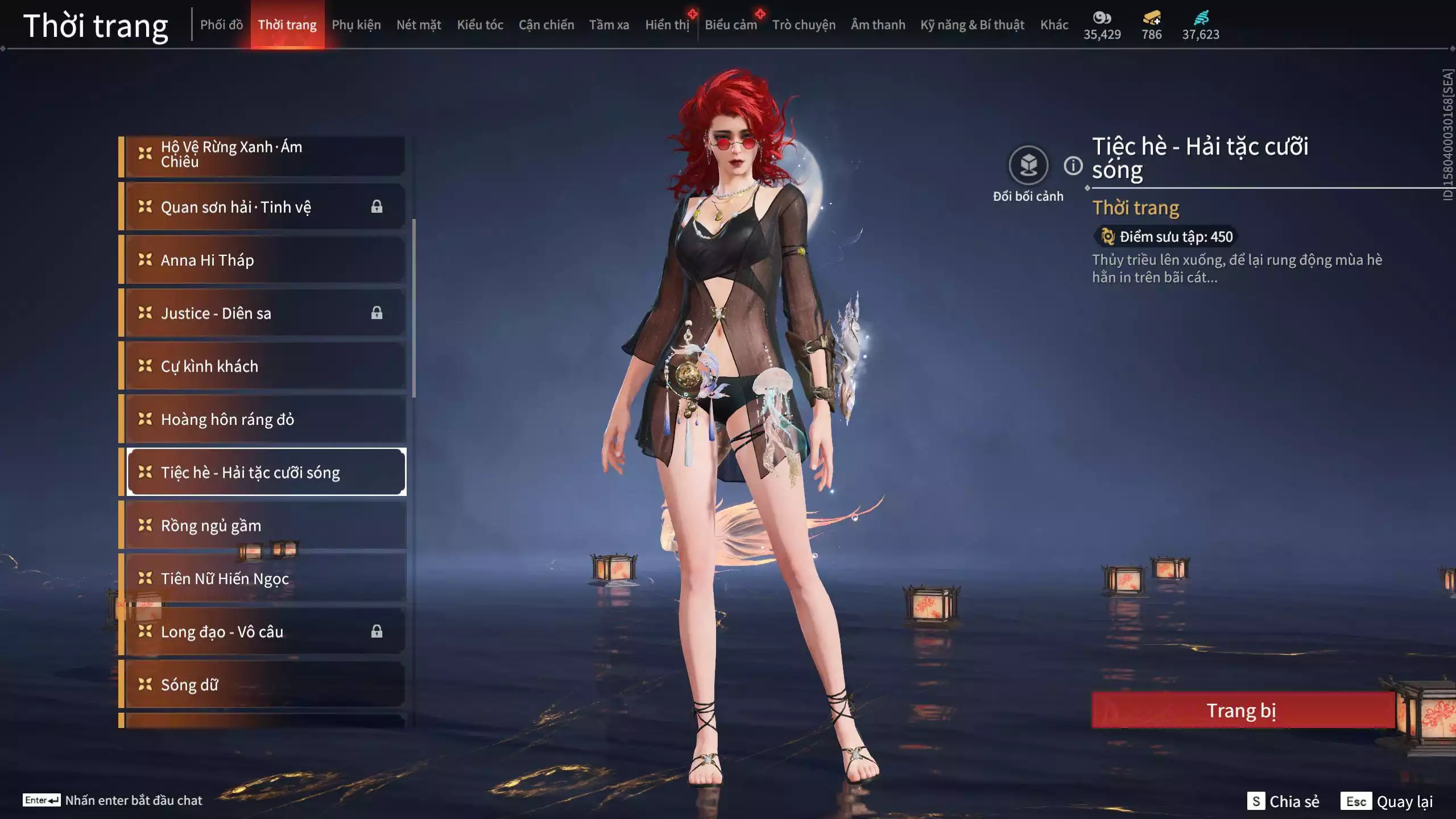
Task: Equip the outfit with Trang bị
Action: pos(1242,710)
